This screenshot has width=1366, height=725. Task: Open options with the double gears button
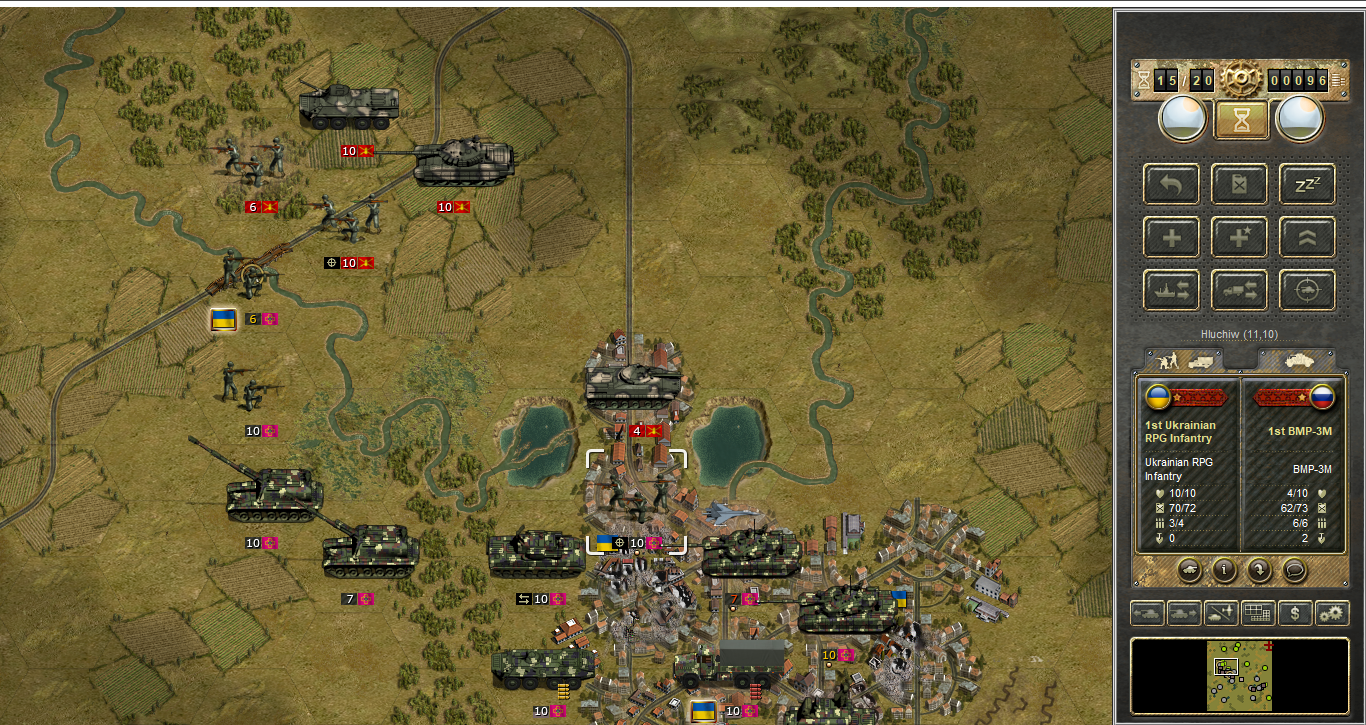point(1331,612)
